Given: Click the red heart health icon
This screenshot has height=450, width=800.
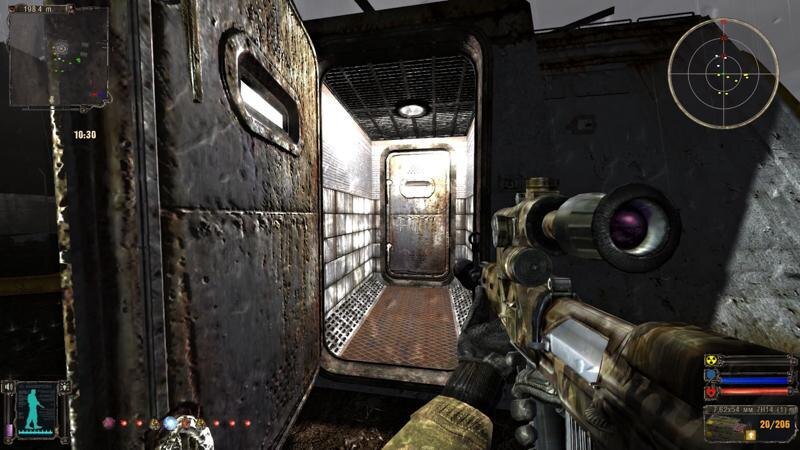Looking at the screenshot, I should pyautogui.click(x=711, y=392).
